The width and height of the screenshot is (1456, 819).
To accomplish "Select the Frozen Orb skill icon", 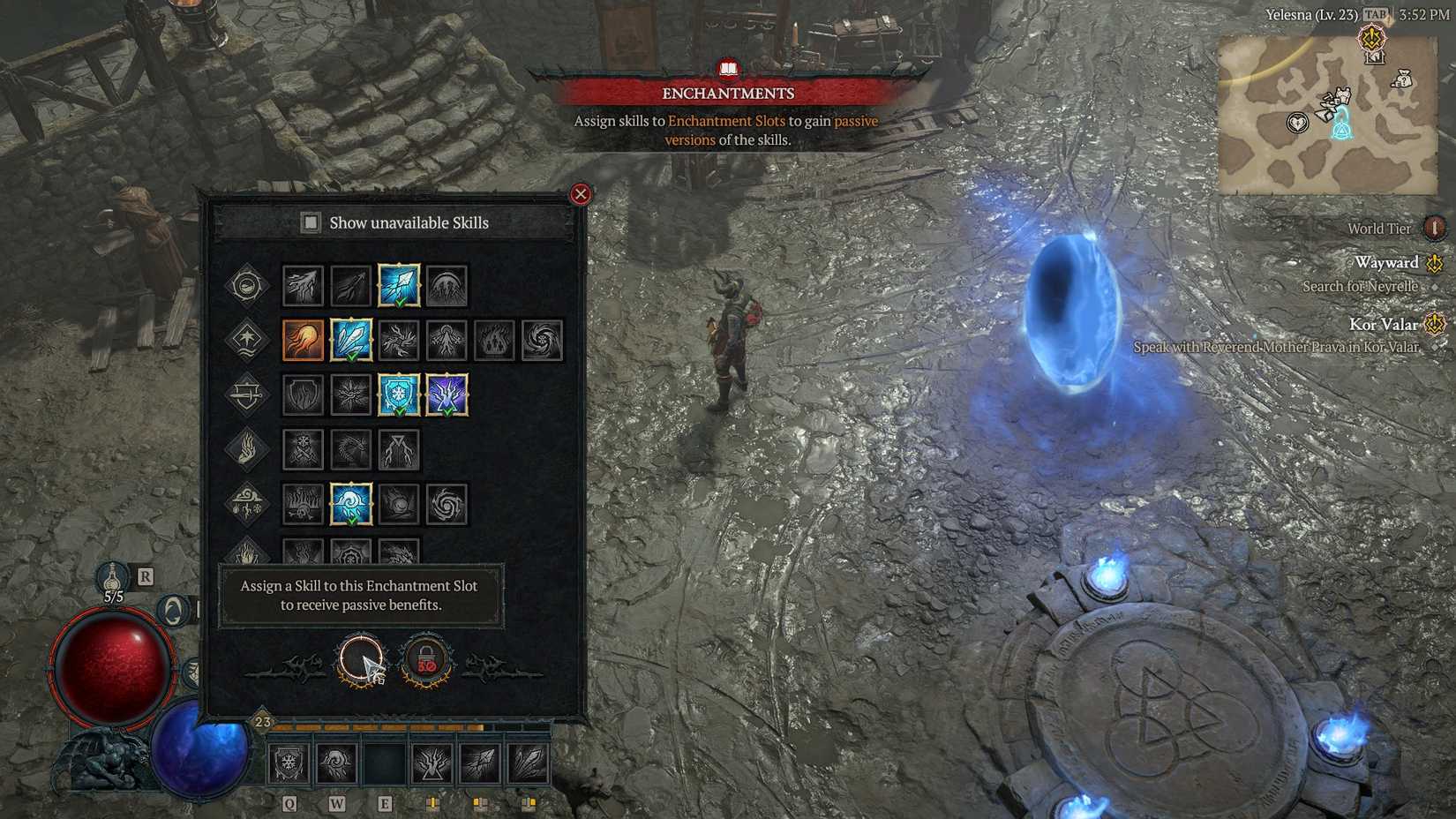I will click(349, 506).
